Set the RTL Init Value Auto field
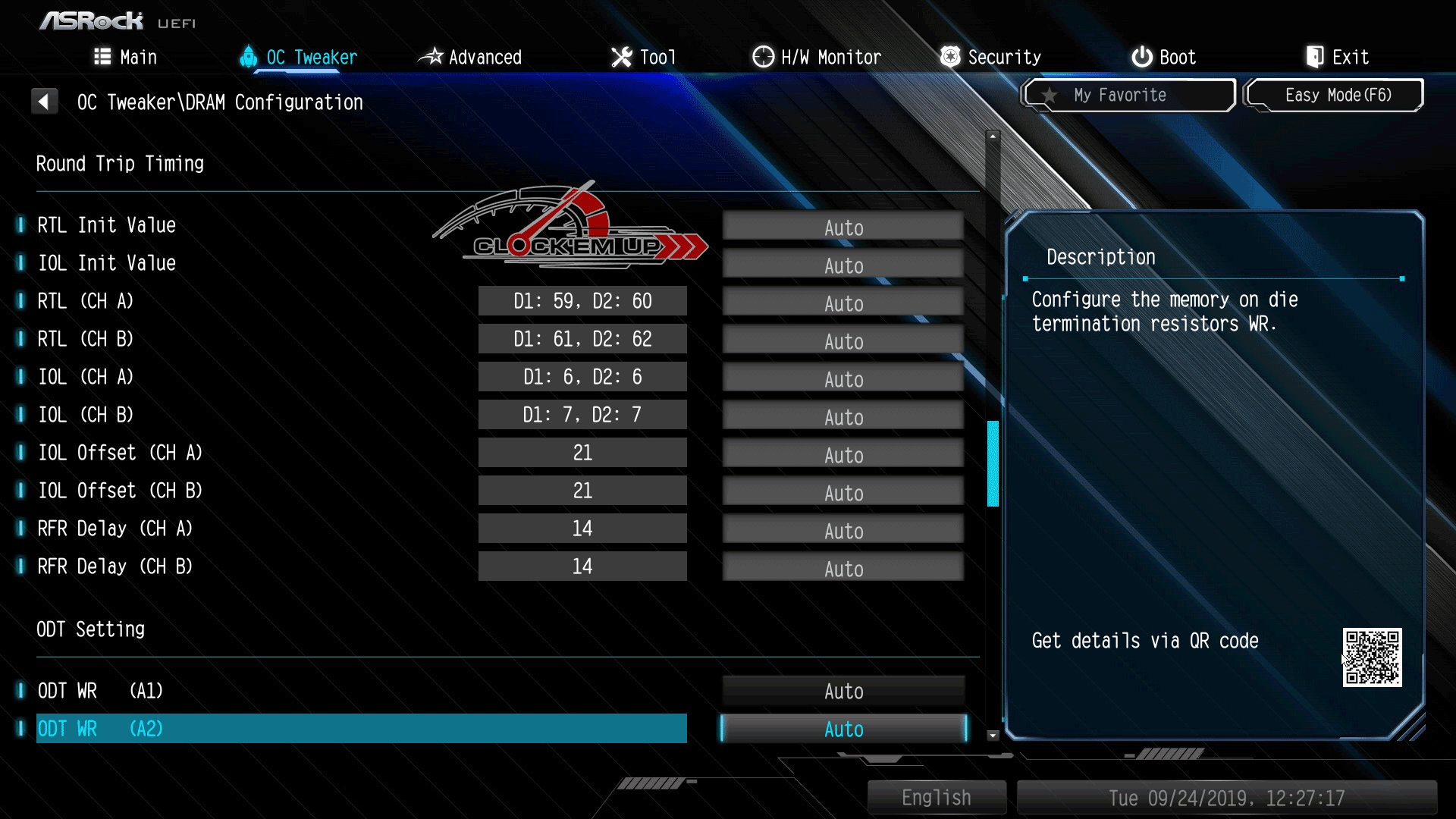The image size is (1456, 819). tap(843, 227)
